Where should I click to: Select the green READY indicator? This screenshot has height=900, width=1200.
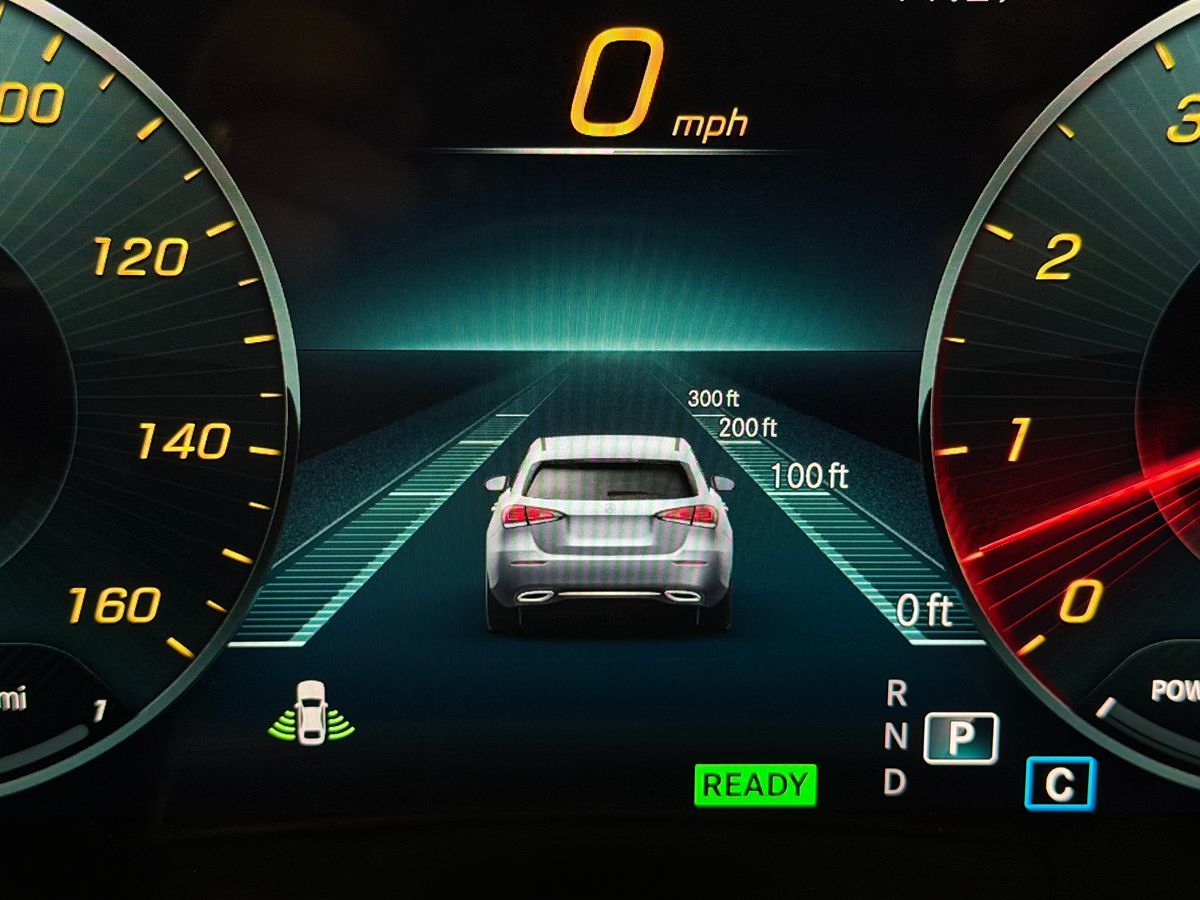pos(755,785)
